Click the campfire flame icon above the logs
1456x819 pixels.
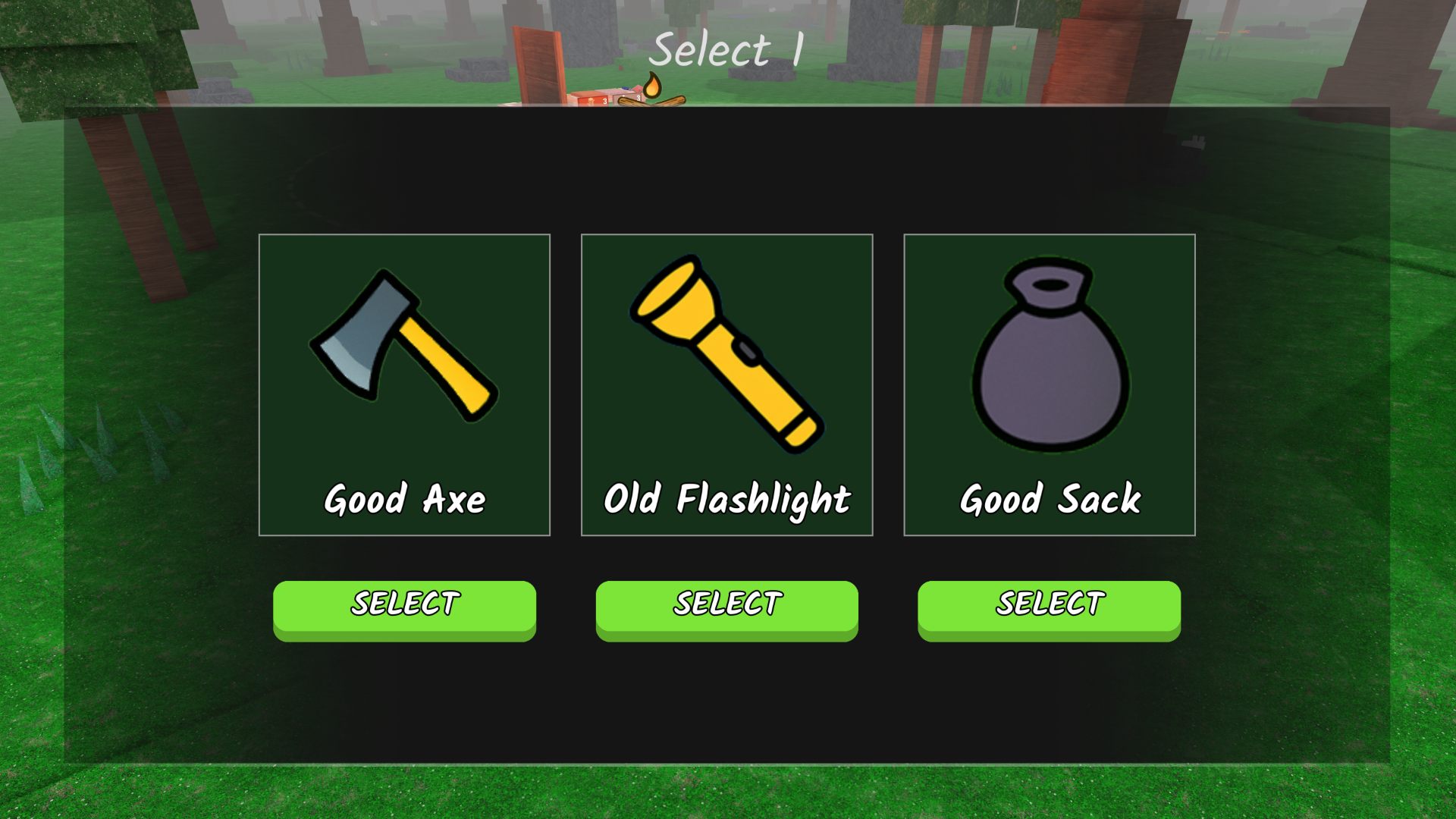653,85
